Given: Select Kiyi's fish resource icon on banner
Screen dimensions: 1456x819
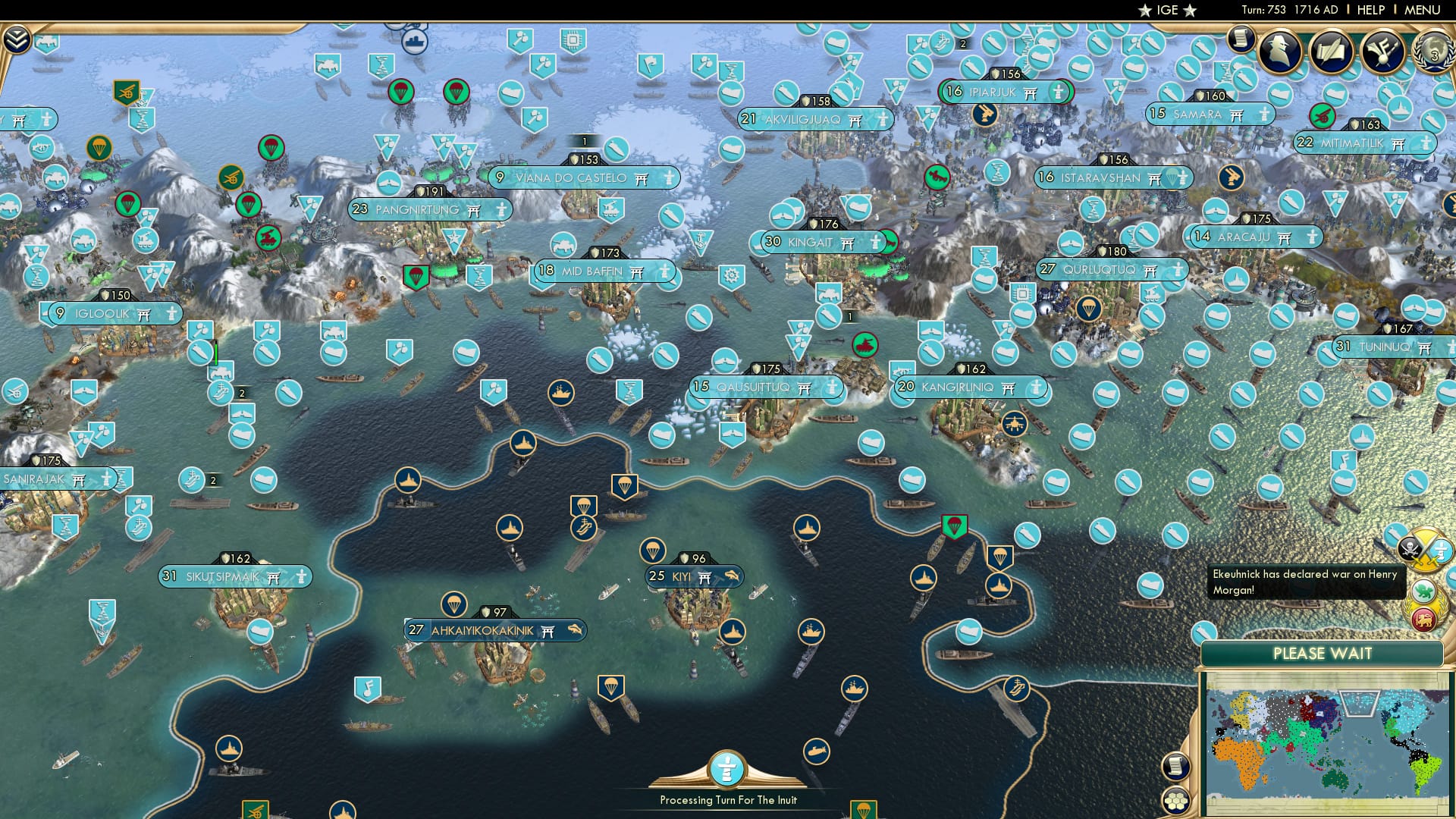Looking at the screenshot, I should click(x=733, y=576).
